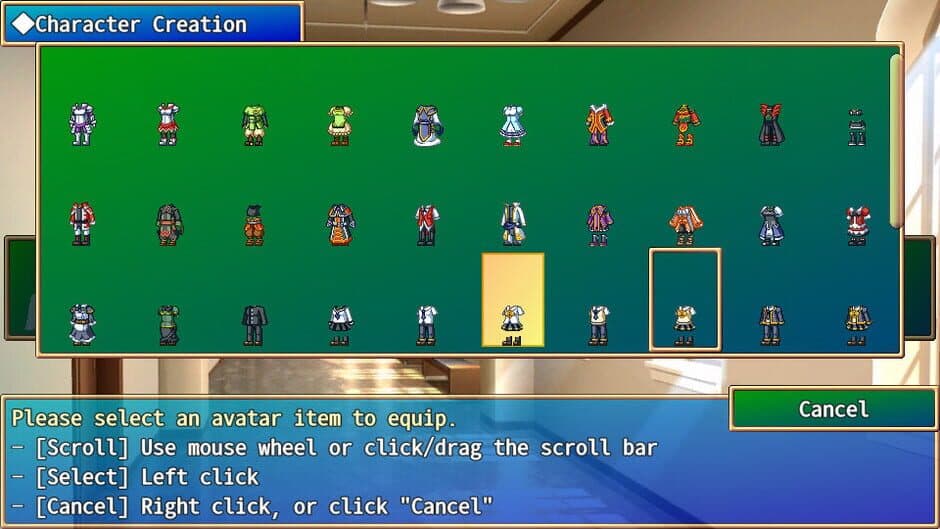
Task: Equip the black school uniform with trousers
Action: point(254,325)
